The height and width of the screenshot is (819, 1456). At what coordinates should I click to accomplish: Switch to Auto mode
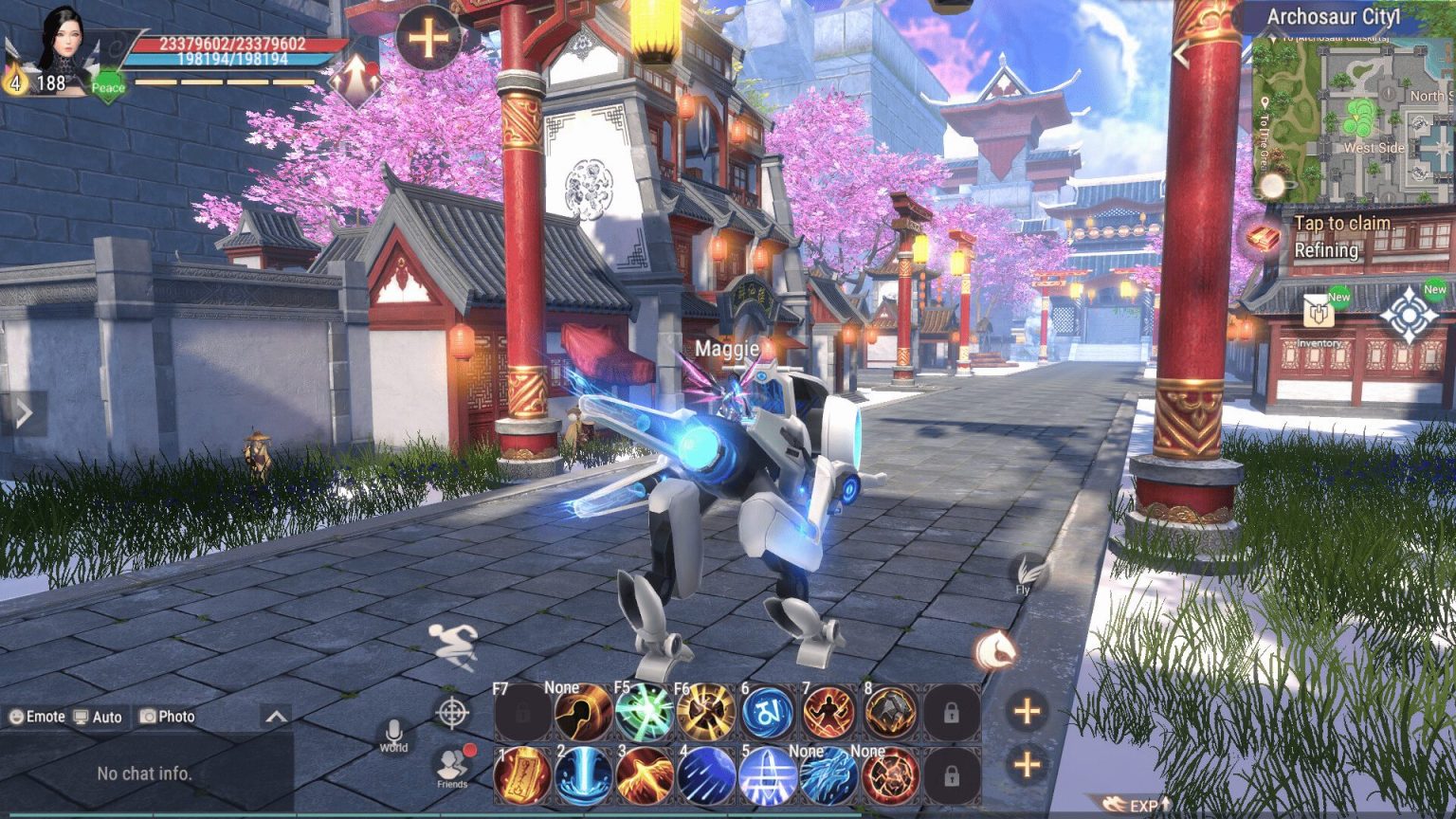coord(98,718)
